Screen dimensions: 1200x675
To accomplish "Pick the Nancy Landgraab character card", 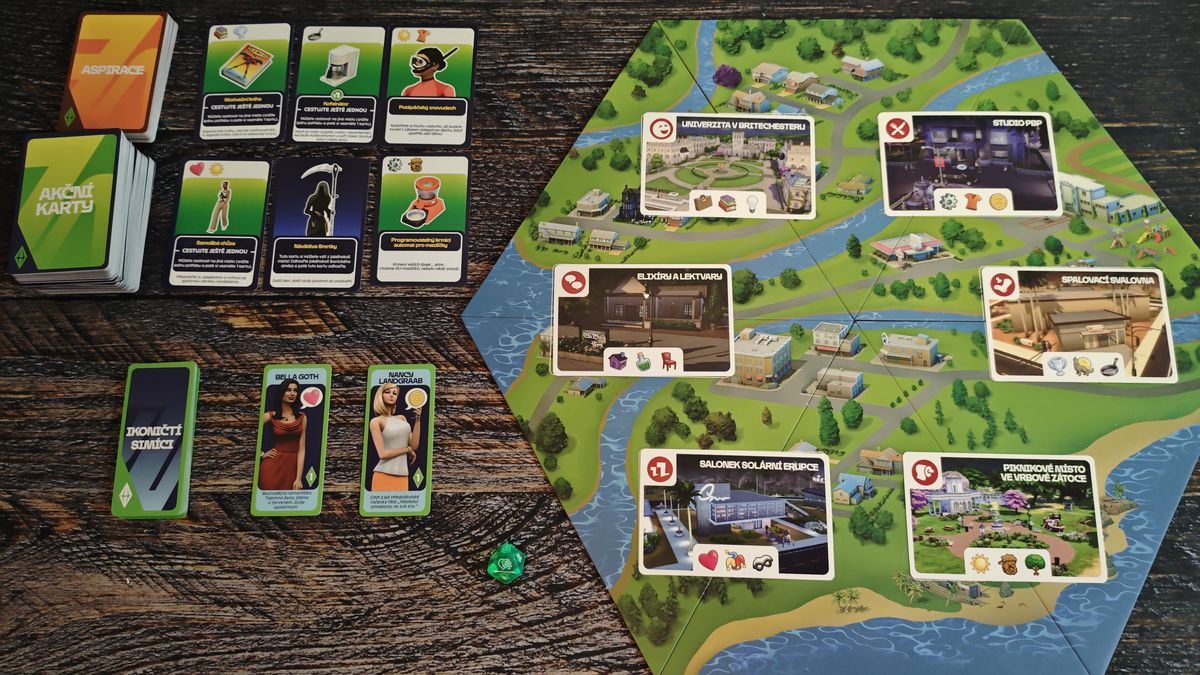I will tap(397, 438).
